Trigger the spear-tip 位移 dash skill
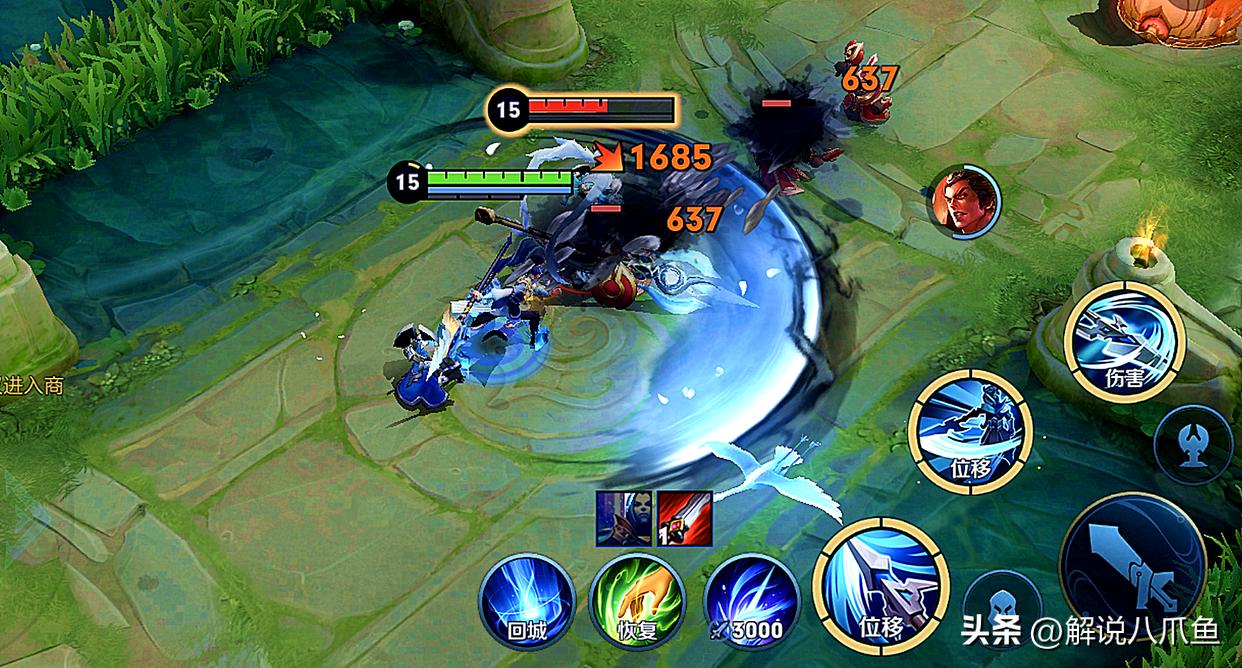Image resolution: width=1242 pixels, height=668 pixels. pyautogui.click(x=881, y=584)
